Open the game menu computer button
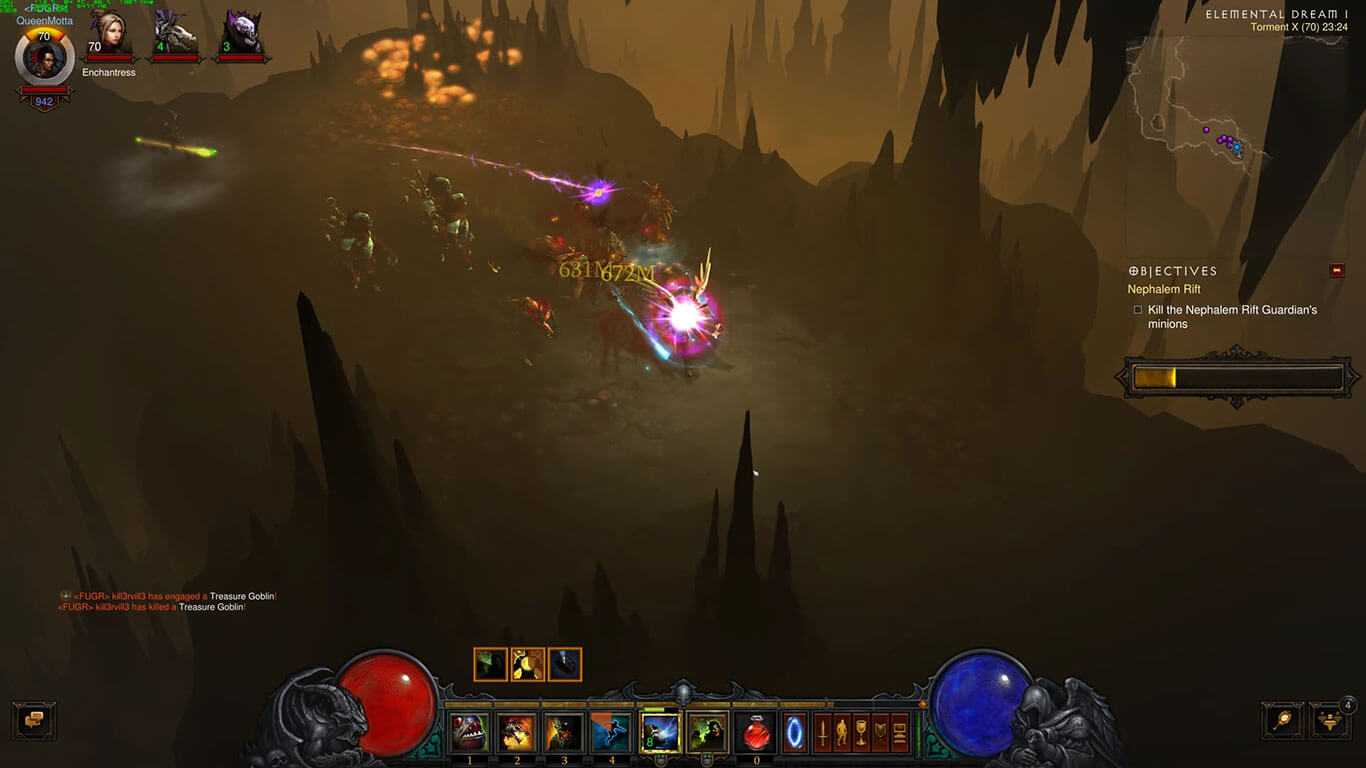Screen dimensions: 1366x768 point(900,733)
